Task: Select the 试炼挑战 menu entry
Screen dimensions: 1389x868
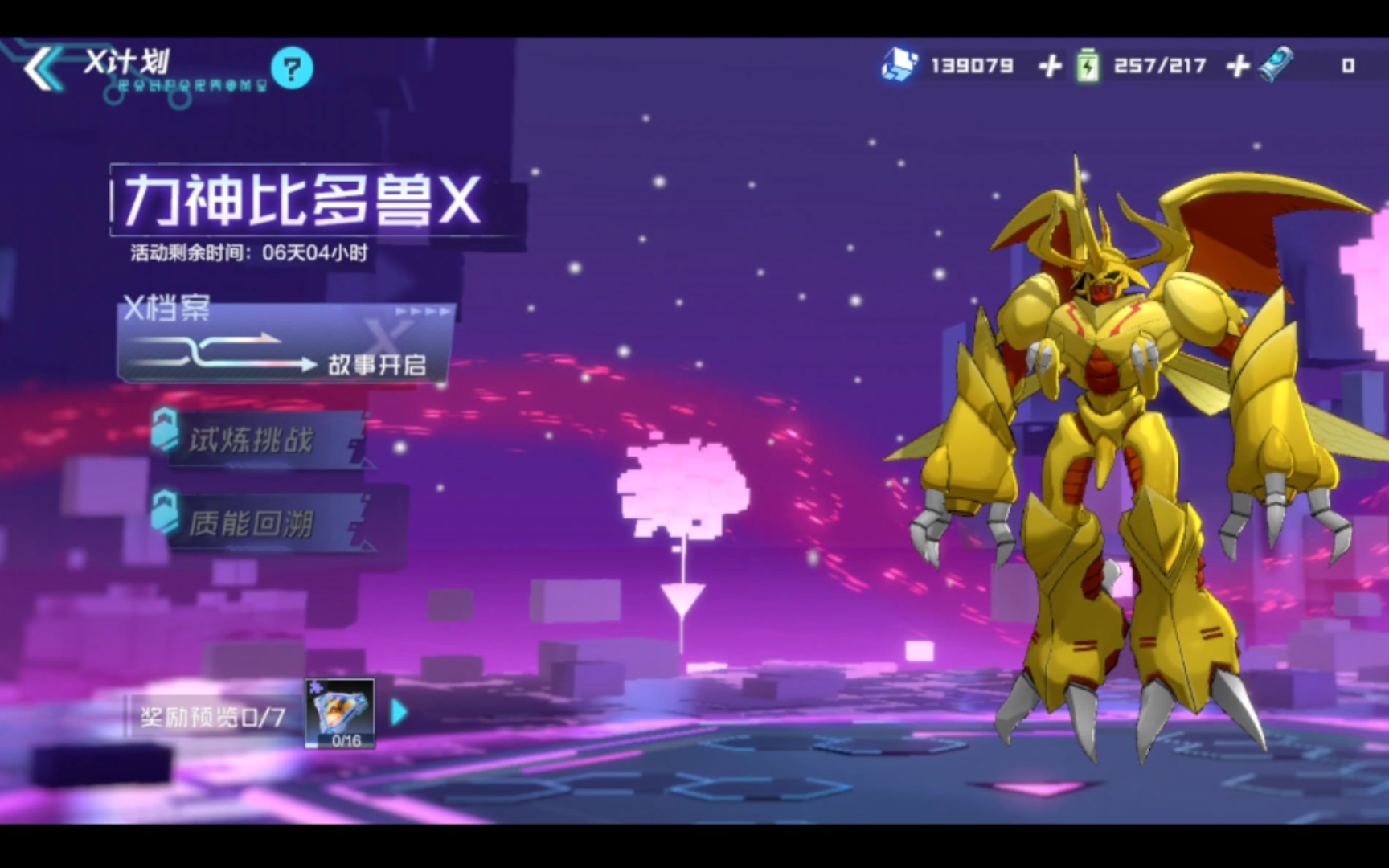Action: point(257,440)
